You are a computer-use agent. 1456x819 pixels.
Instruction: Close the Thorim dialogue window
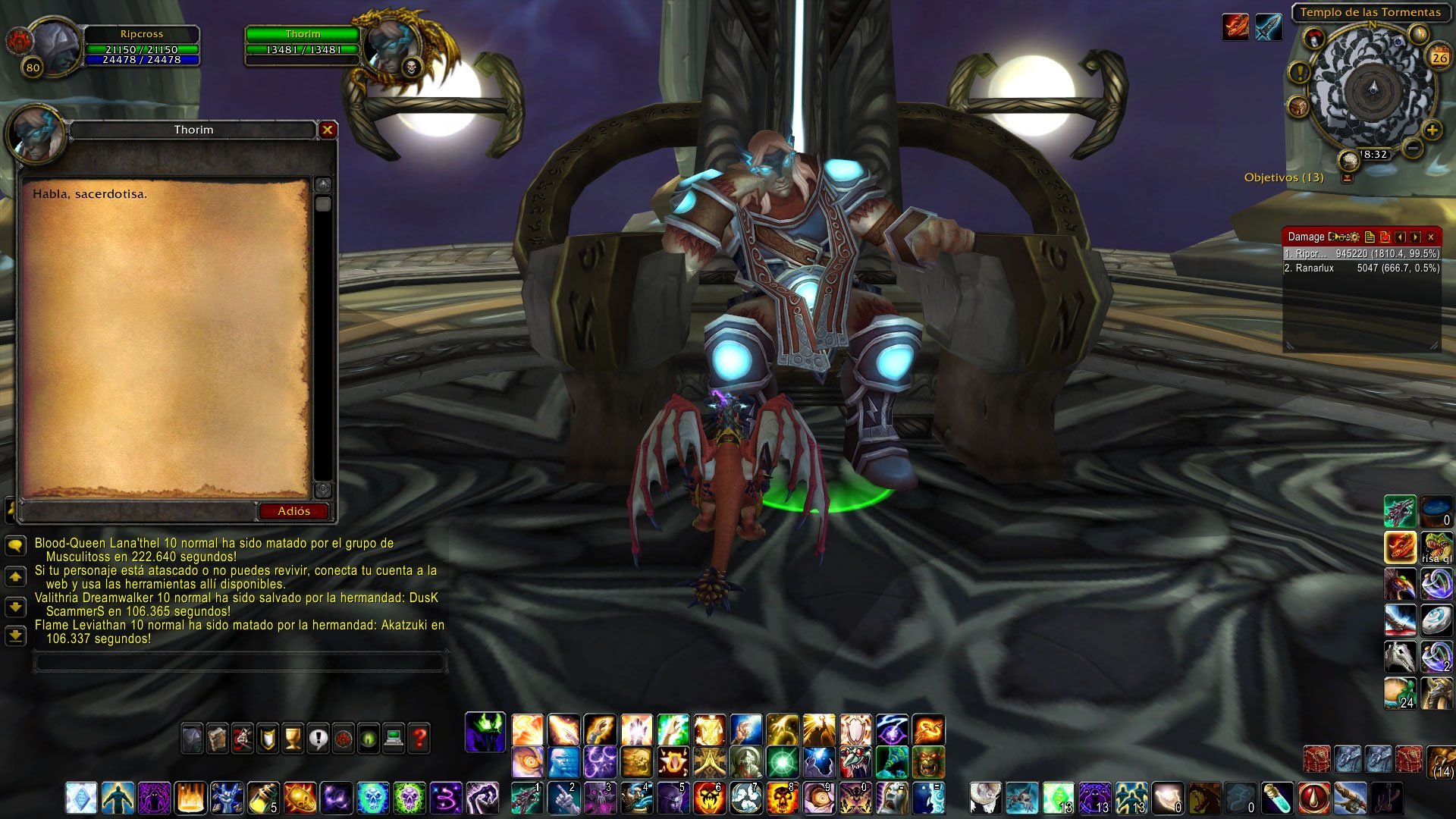(328, 130)
